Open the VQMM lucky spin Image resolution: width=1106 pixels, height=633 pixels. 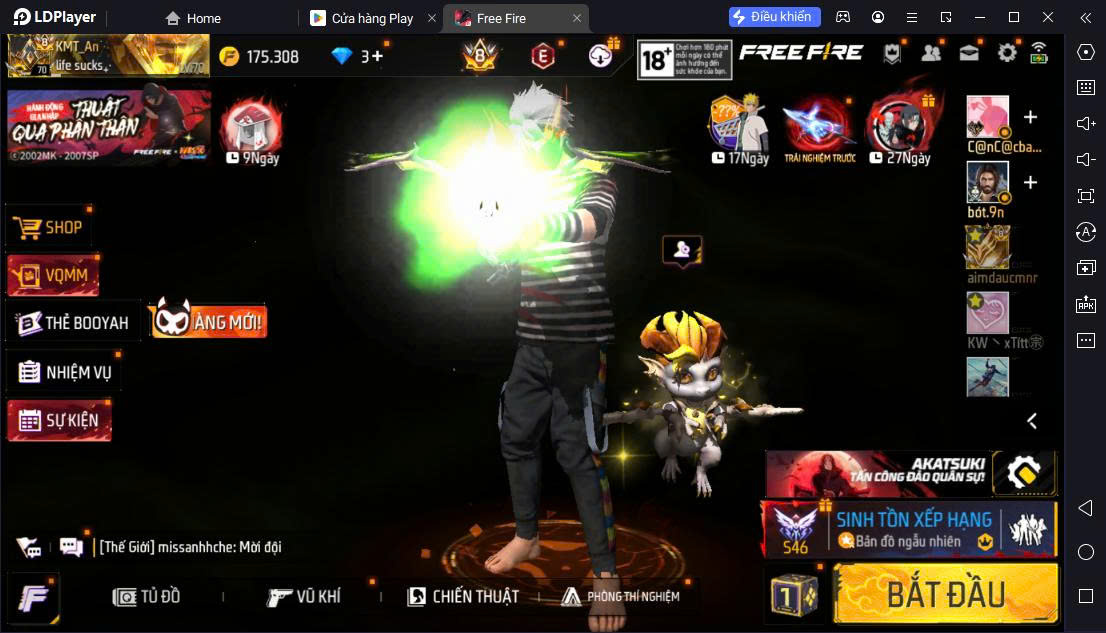pyautogui.click(x=54, y=275)
